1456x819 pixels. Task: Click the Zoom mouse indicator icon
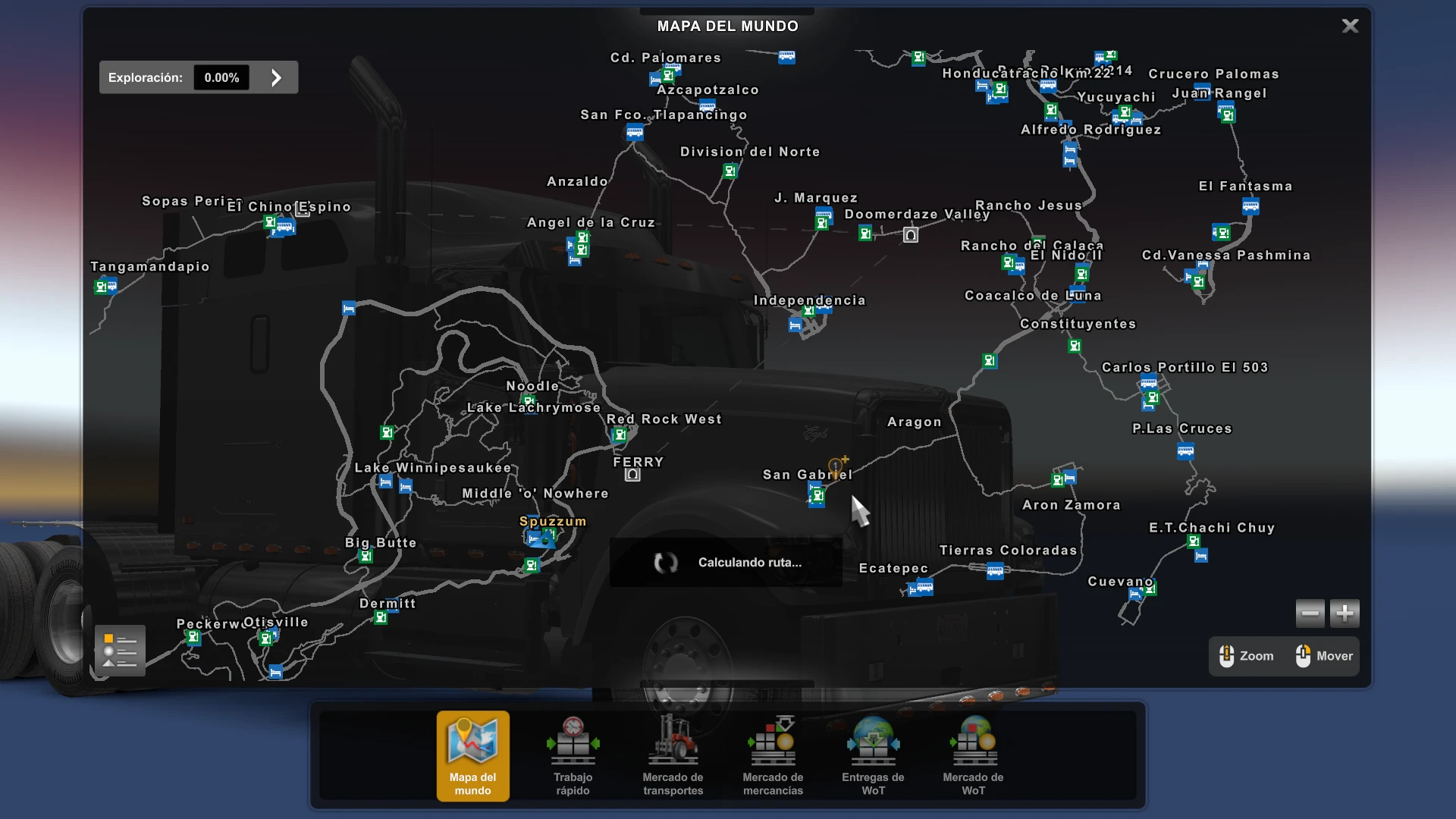pyautogui.click(x=1227, y=655)
